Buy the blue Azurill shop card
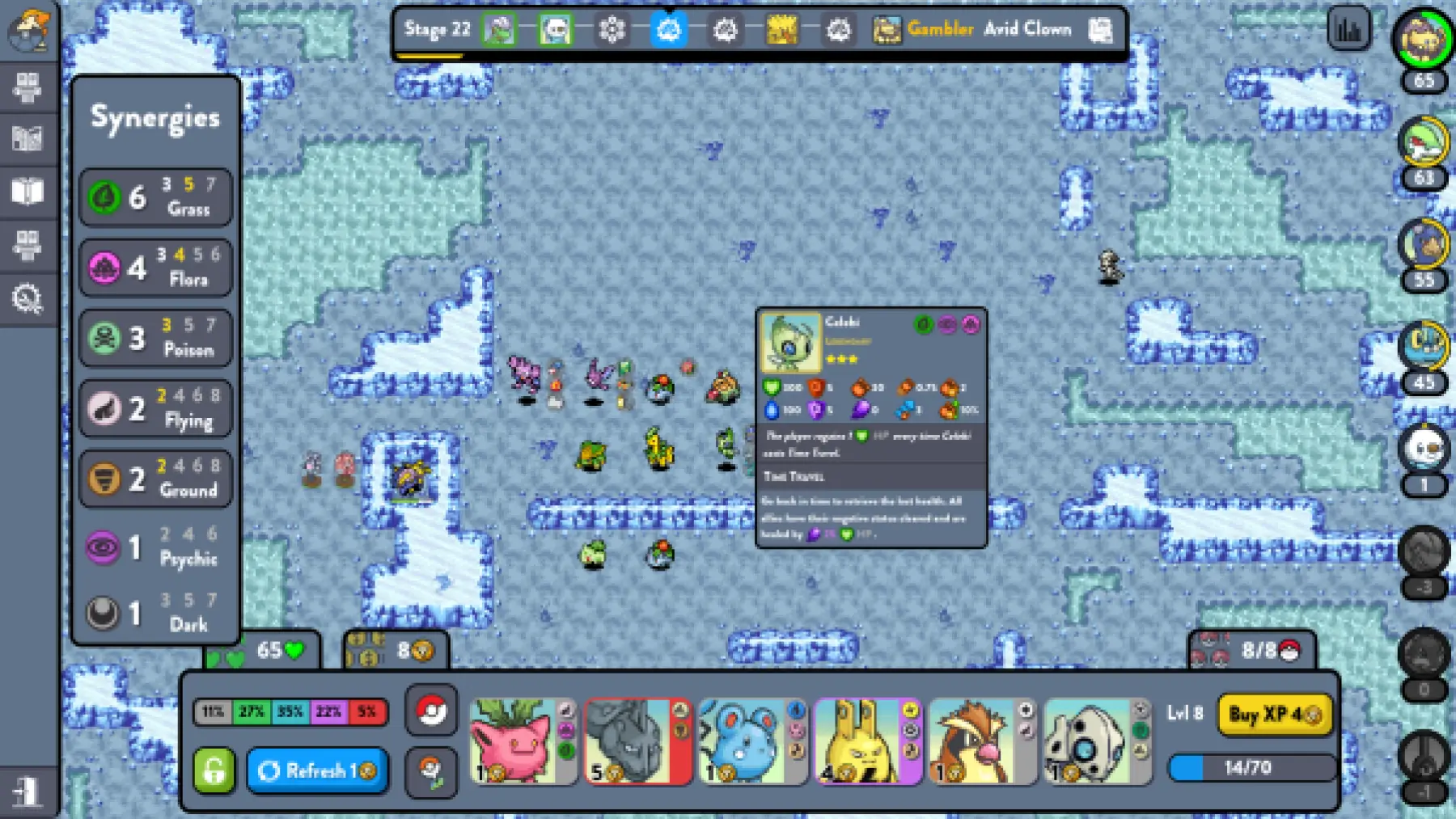Viewport: 1456px width, 819px height. (752, 741)
